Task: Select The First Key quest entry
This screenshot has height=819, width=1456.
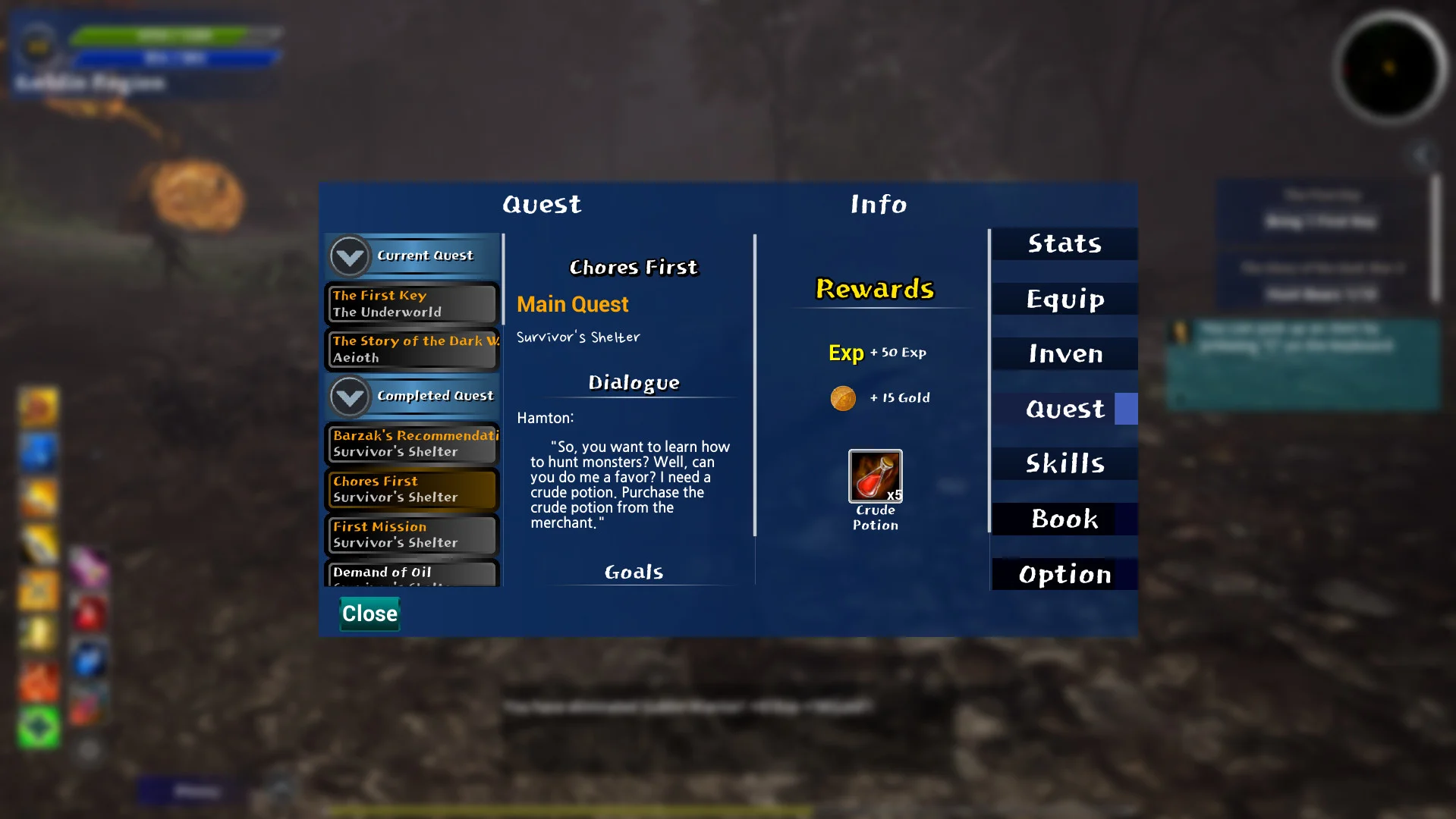Action: 412,303
